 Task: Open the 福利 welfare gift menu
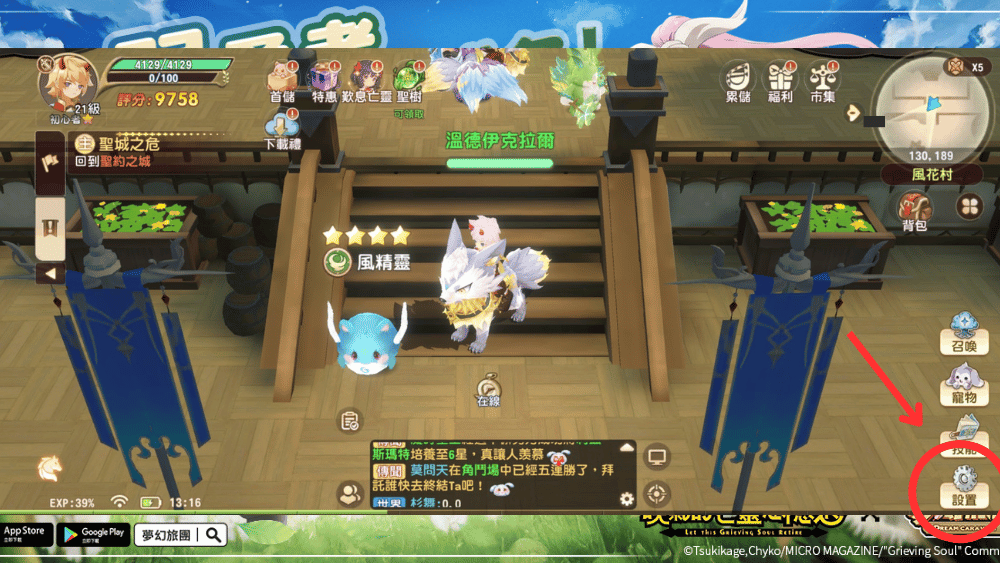point(780,80)
